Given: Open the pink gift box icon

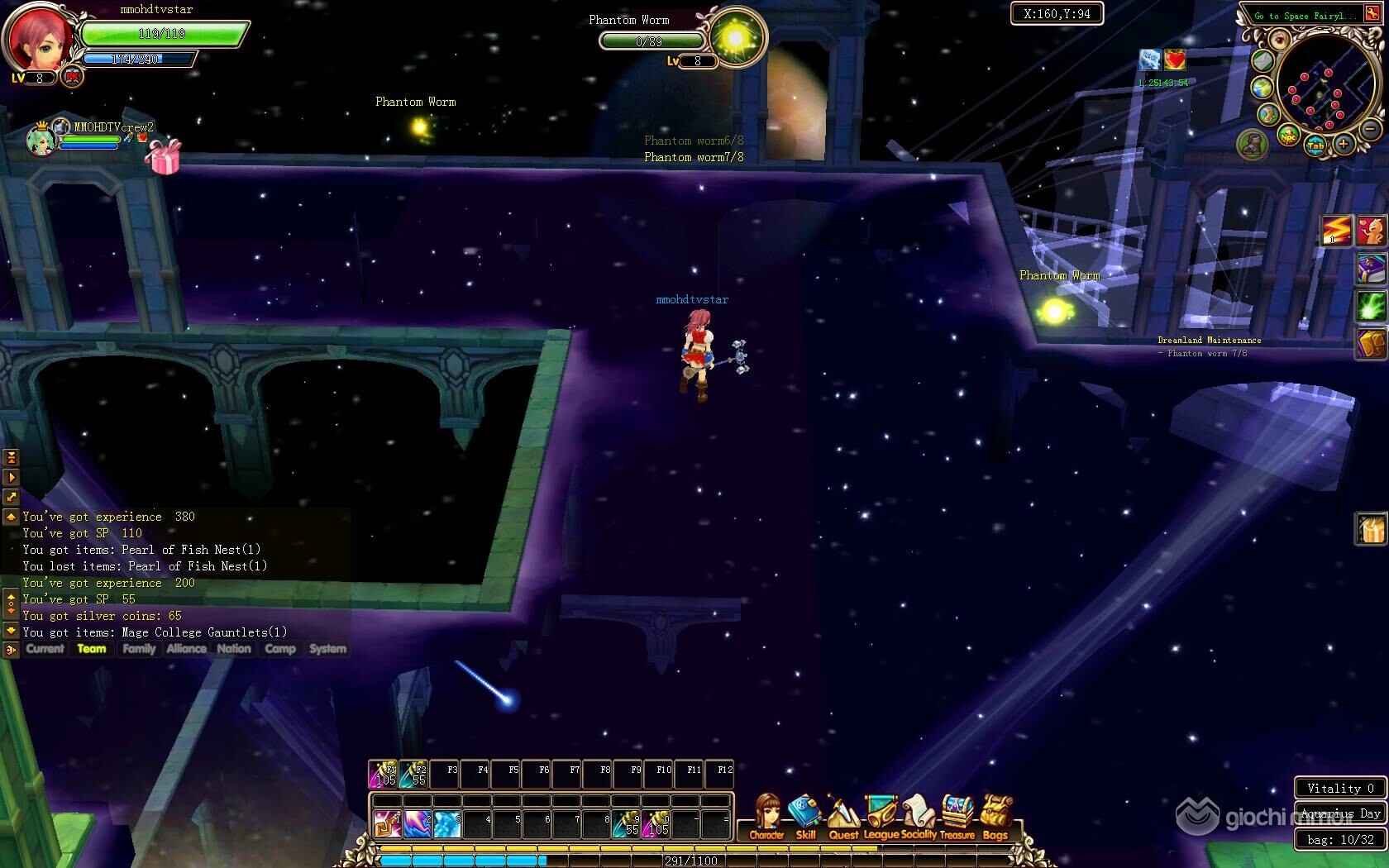Looking at the screenshot, I should coord(164,157).
